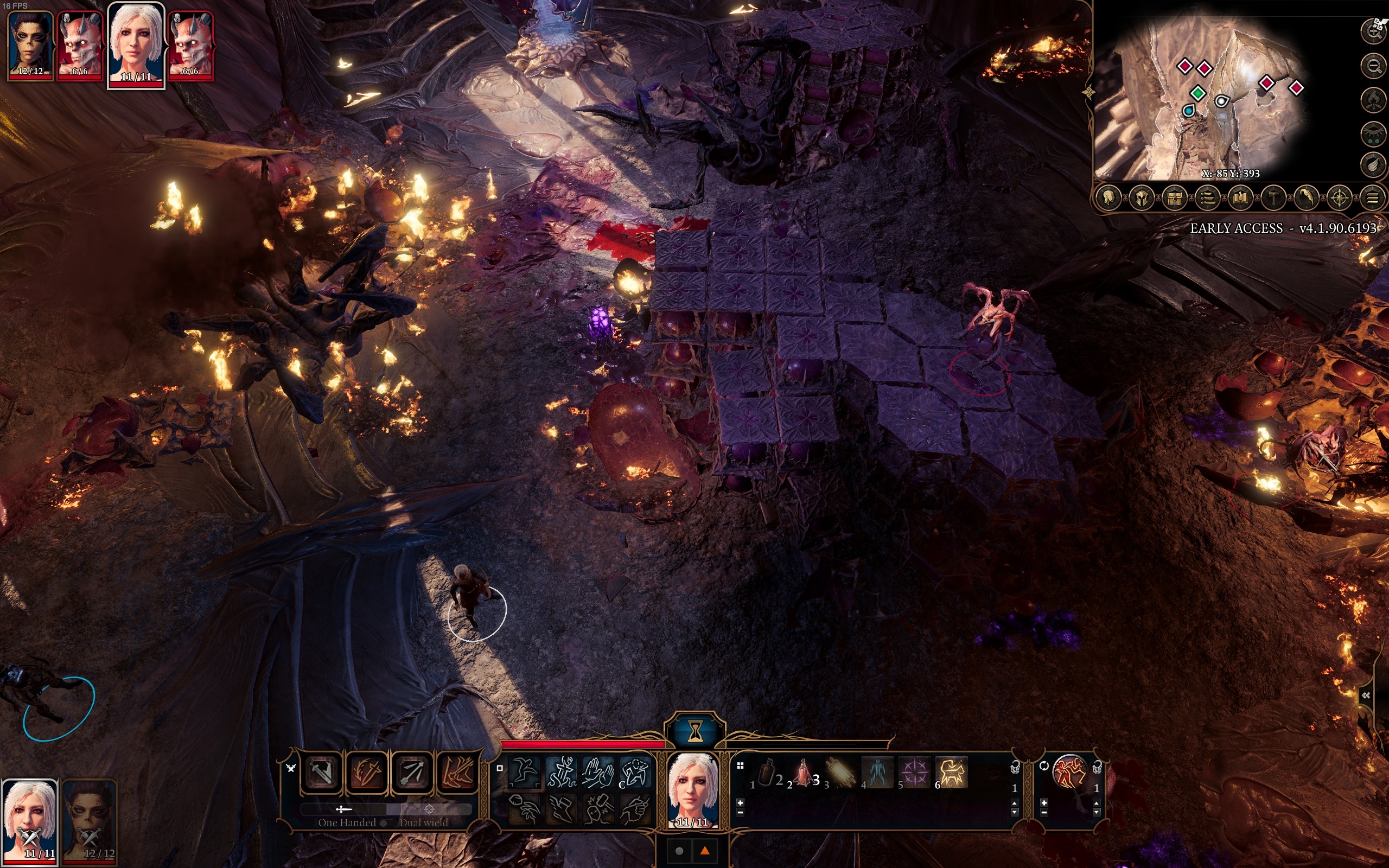
Task: Zoom in on the minimap
Action: [x=1373, y=30]
